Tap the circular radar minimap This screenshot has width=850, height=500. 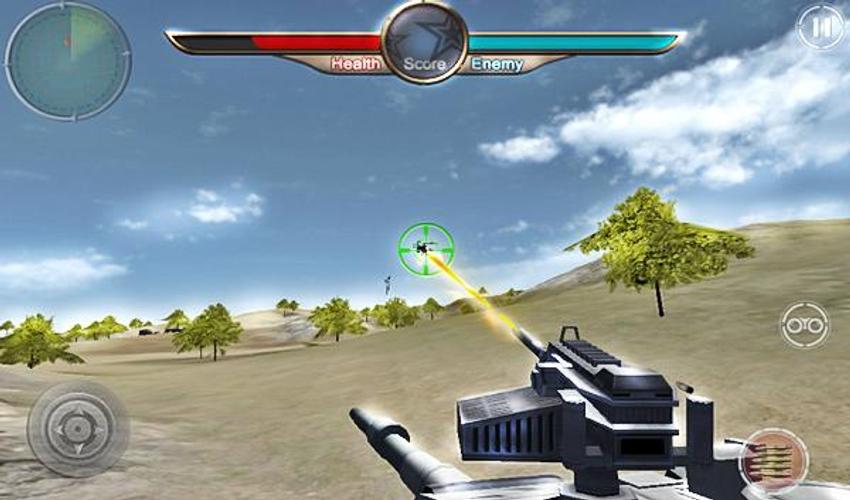(x=68, y=61)
